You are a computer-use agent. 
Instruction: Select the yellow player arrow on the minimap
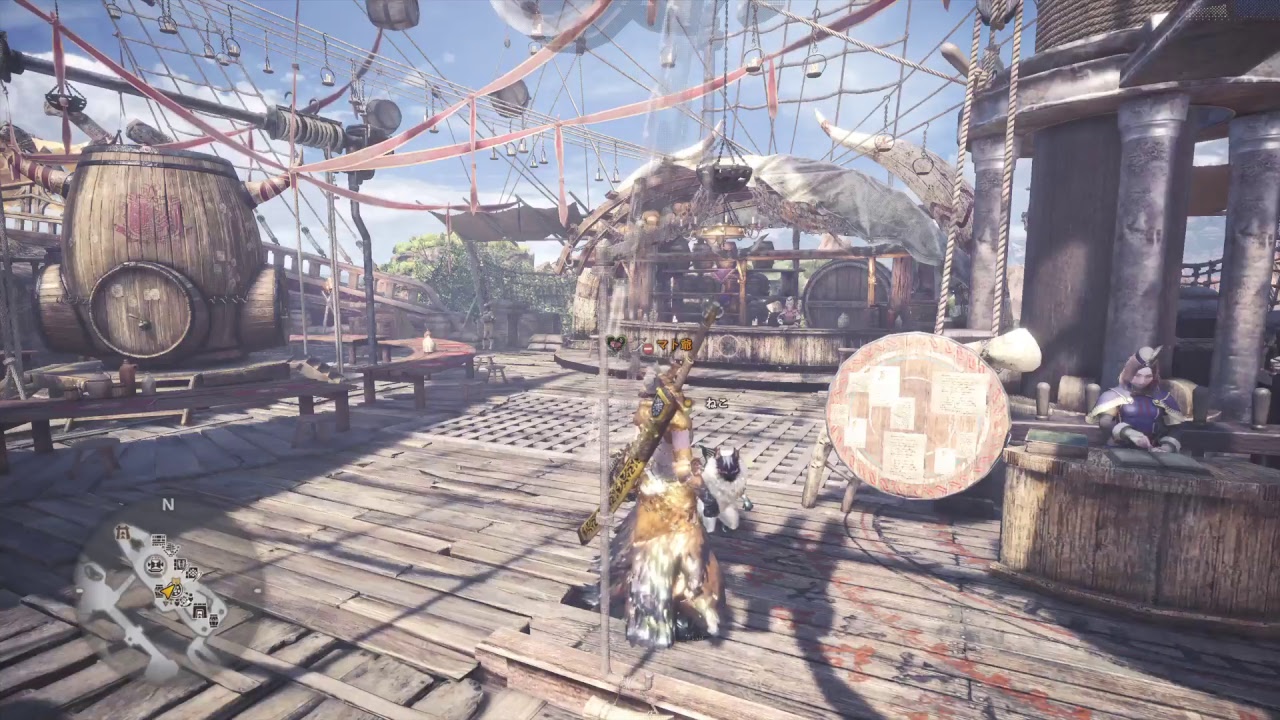(166, 591)
